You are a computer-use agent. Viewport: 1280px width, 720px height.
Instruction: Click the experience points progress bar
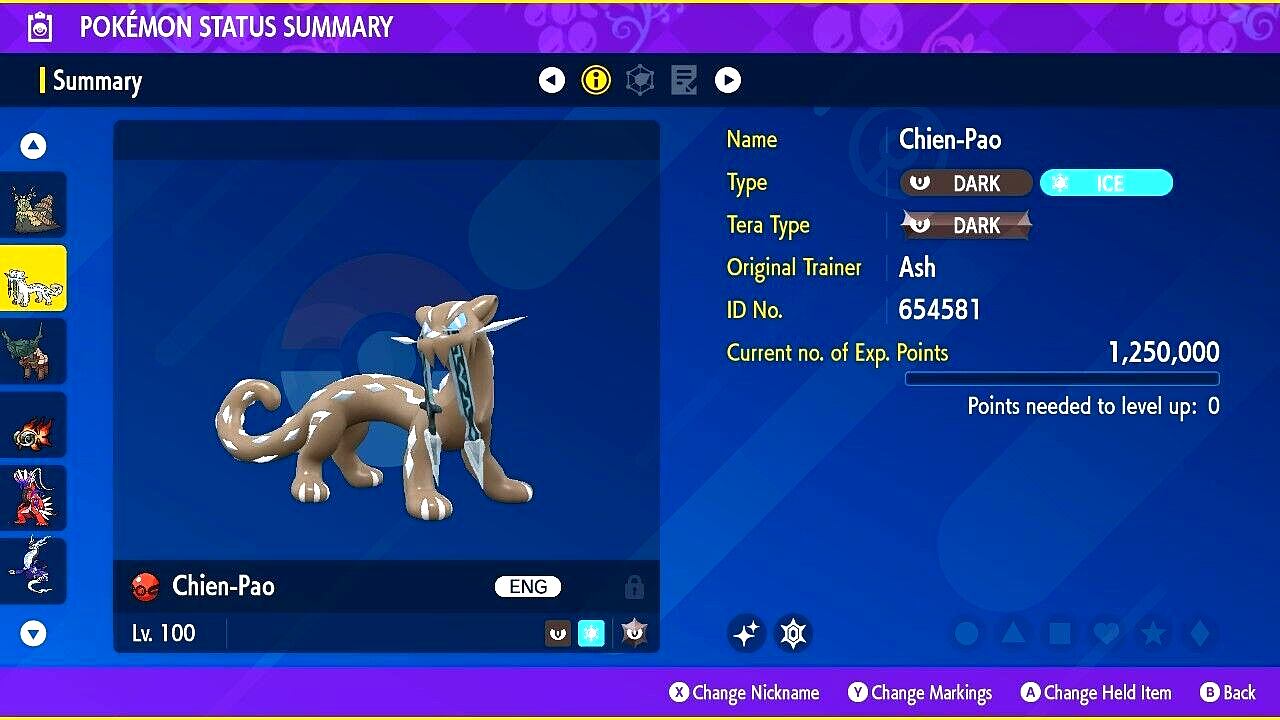click(x=1062, y=378)
